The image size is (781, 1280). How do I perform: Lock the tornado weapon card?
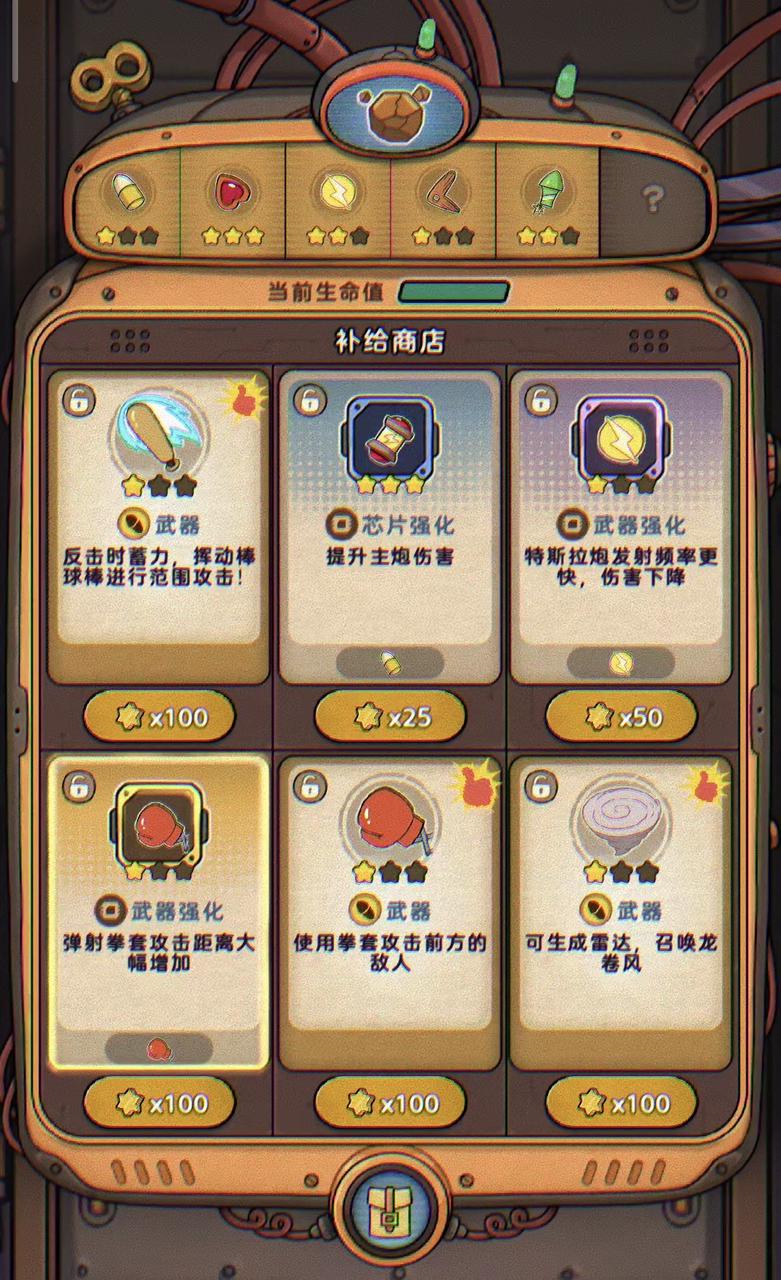[540, 786]
